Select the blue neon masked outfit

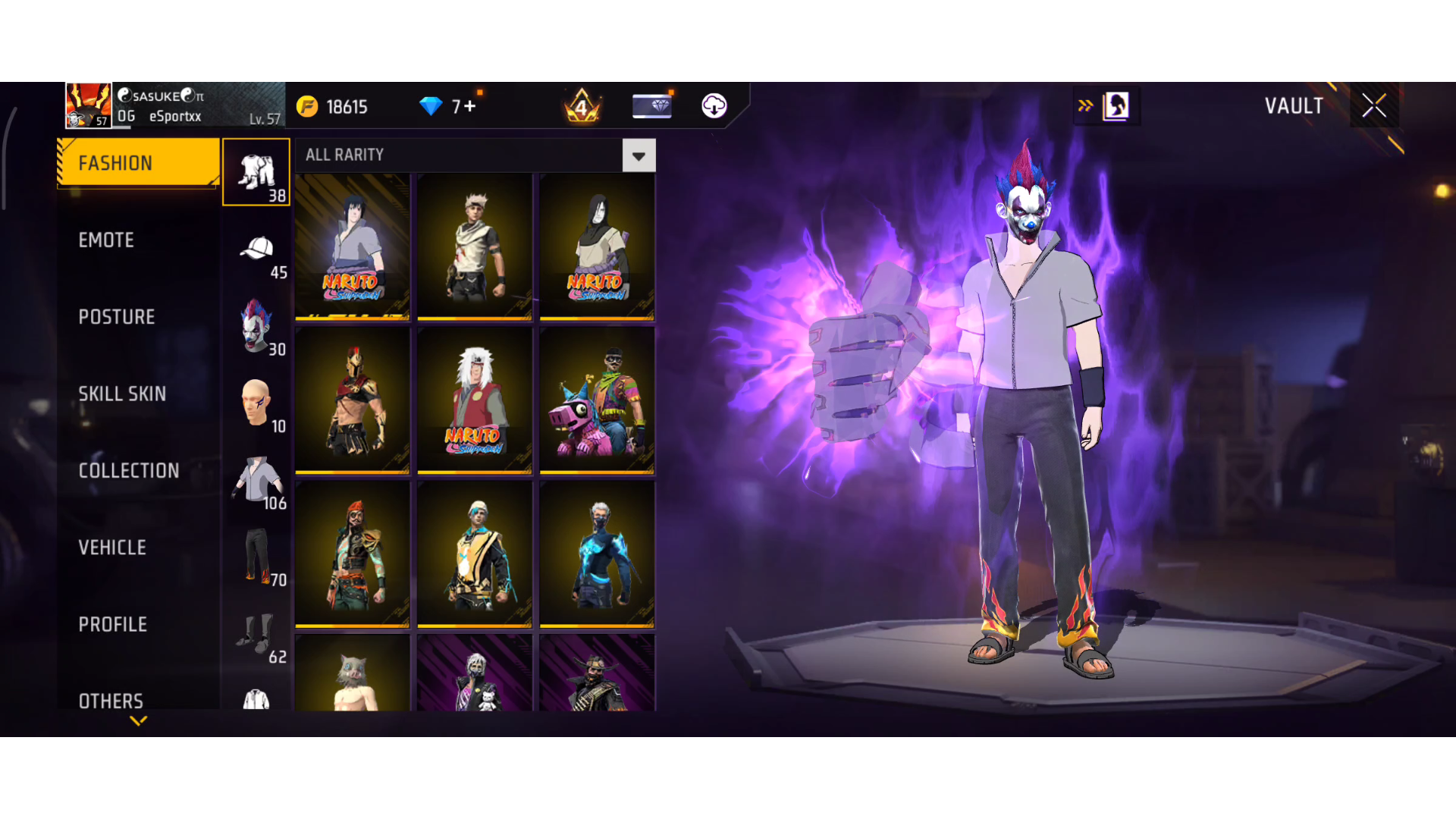click(x=597, y=554)
